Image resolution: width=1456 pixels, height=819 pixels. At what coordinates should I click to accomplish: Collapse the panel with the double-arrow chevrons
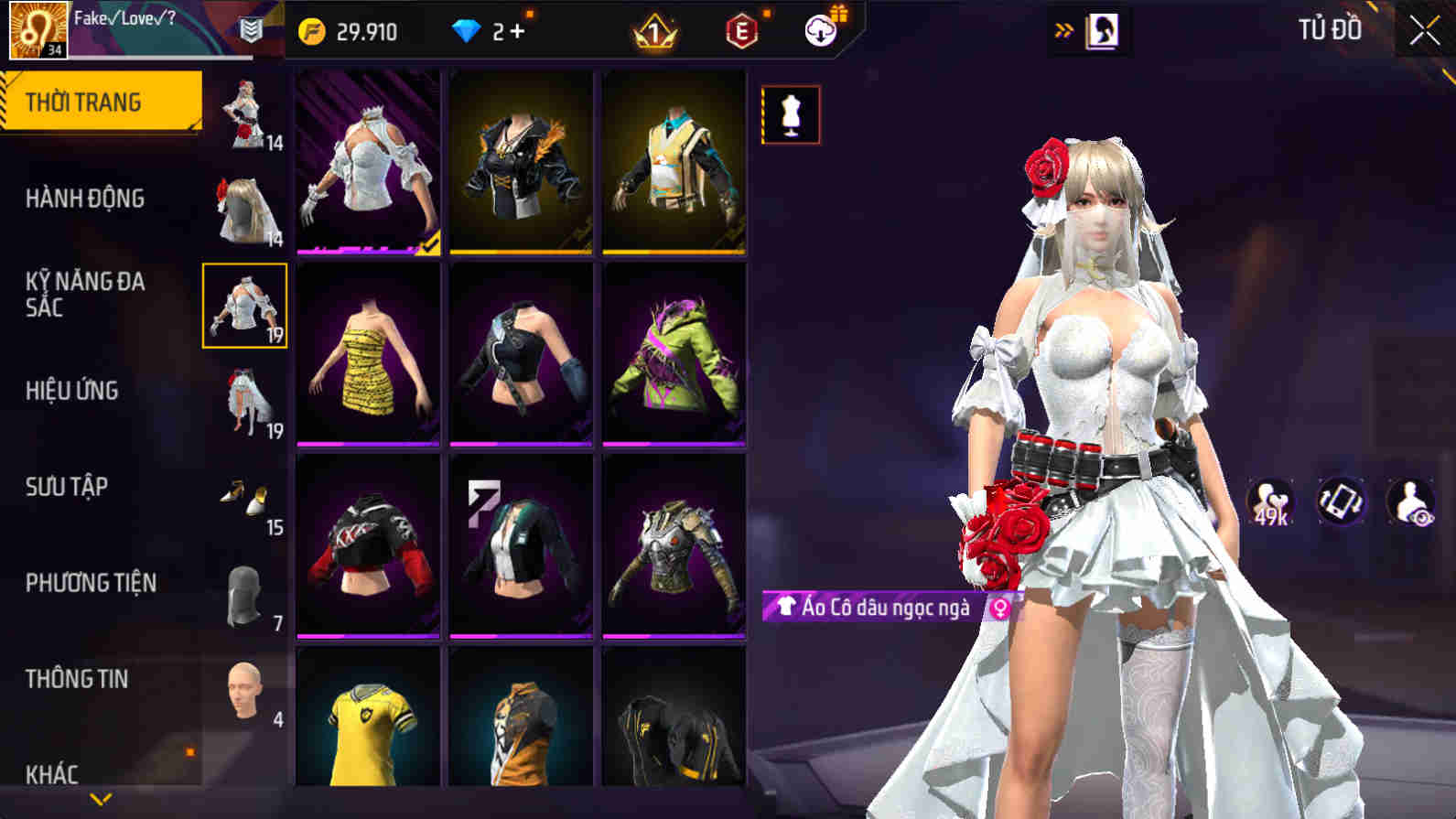[x=1064, y=27]
